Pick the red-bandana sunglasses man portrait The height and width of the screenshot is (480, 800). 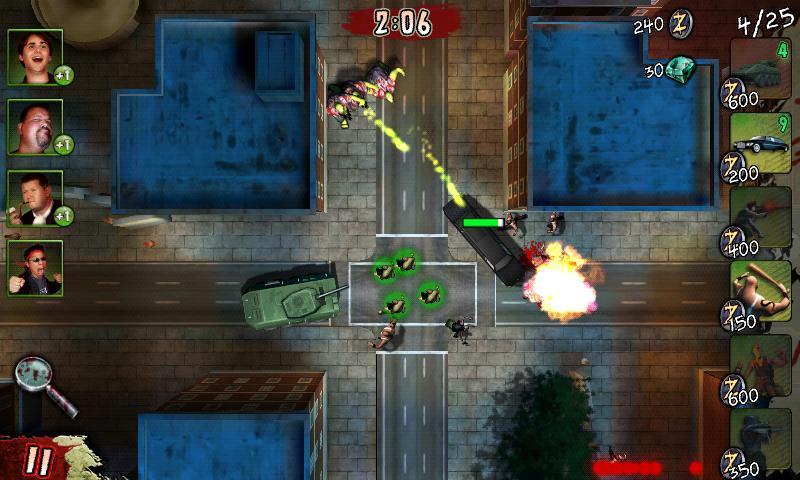tap(34, 267)
